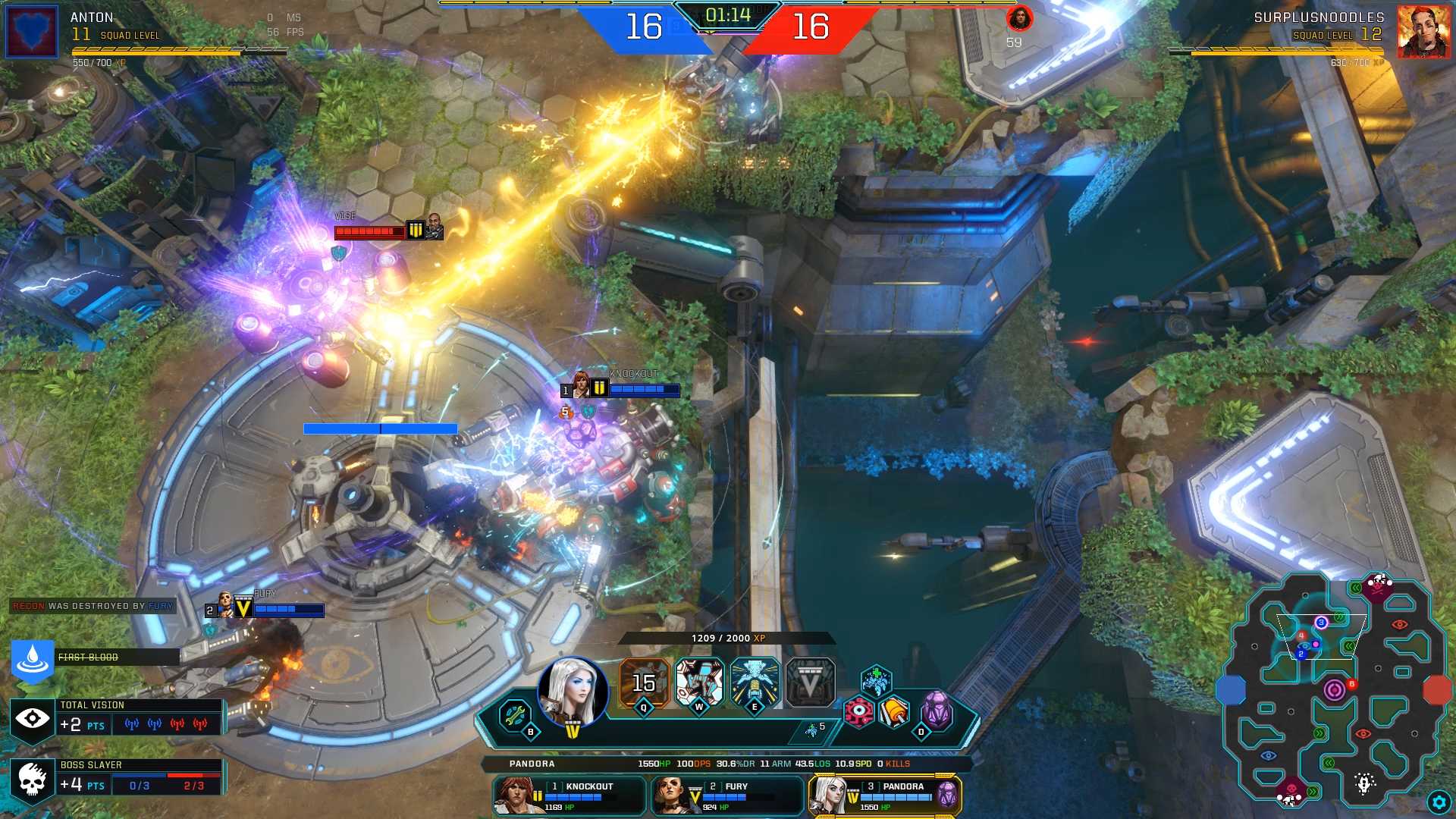
Task: Switch to Knockout squad card
Action: tap(570, 795)
